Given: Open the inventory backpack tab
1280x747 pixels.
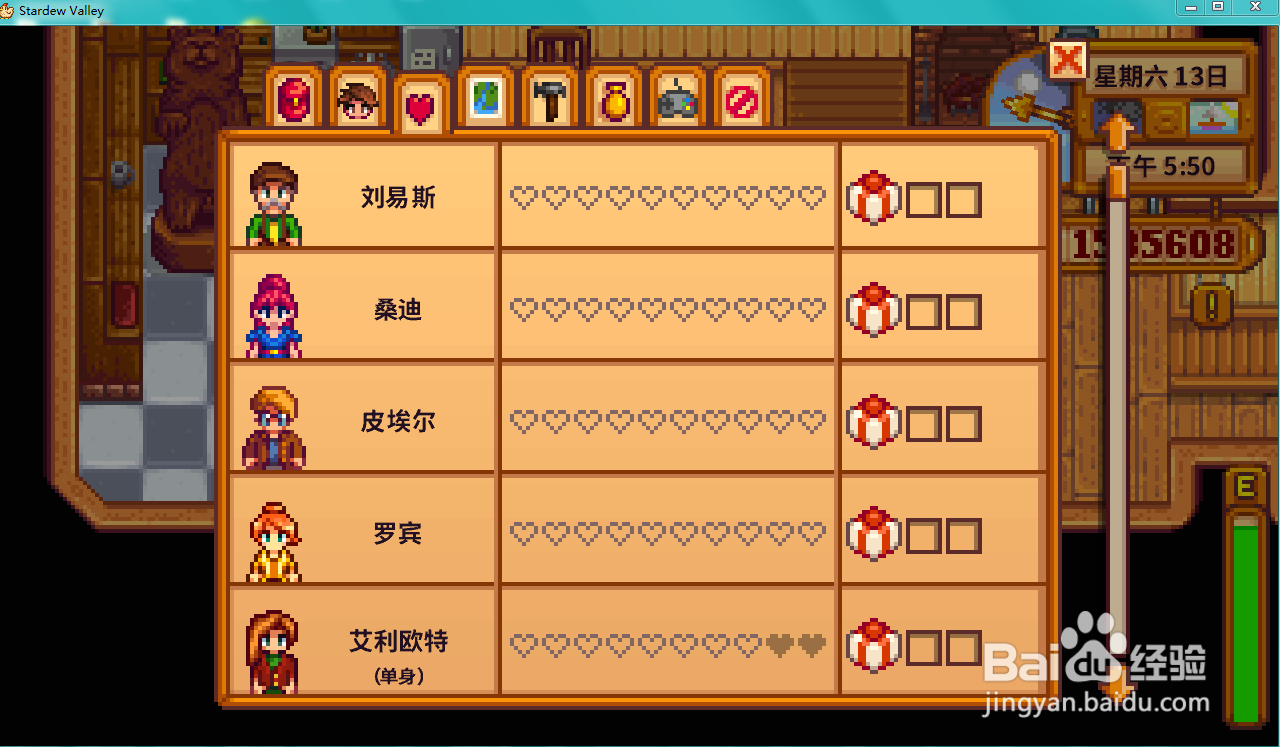Looking at the screenshot, I should (x=294, y=97).
